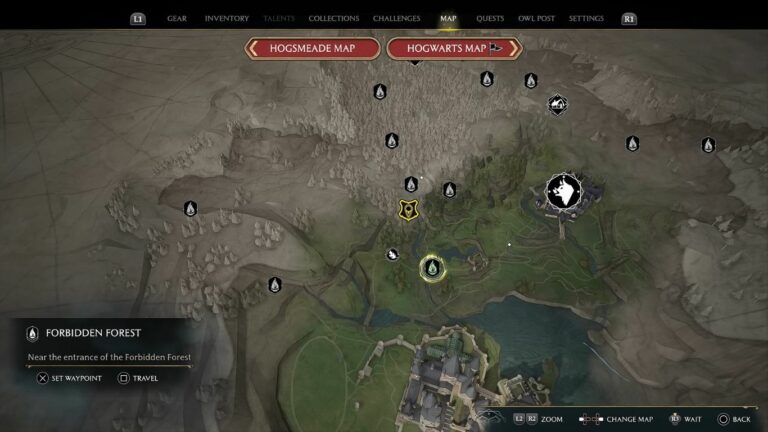The width and height of the screenshot is (768, 432).
Task: Open the Settings tab
Action: (x=586, y=18)
